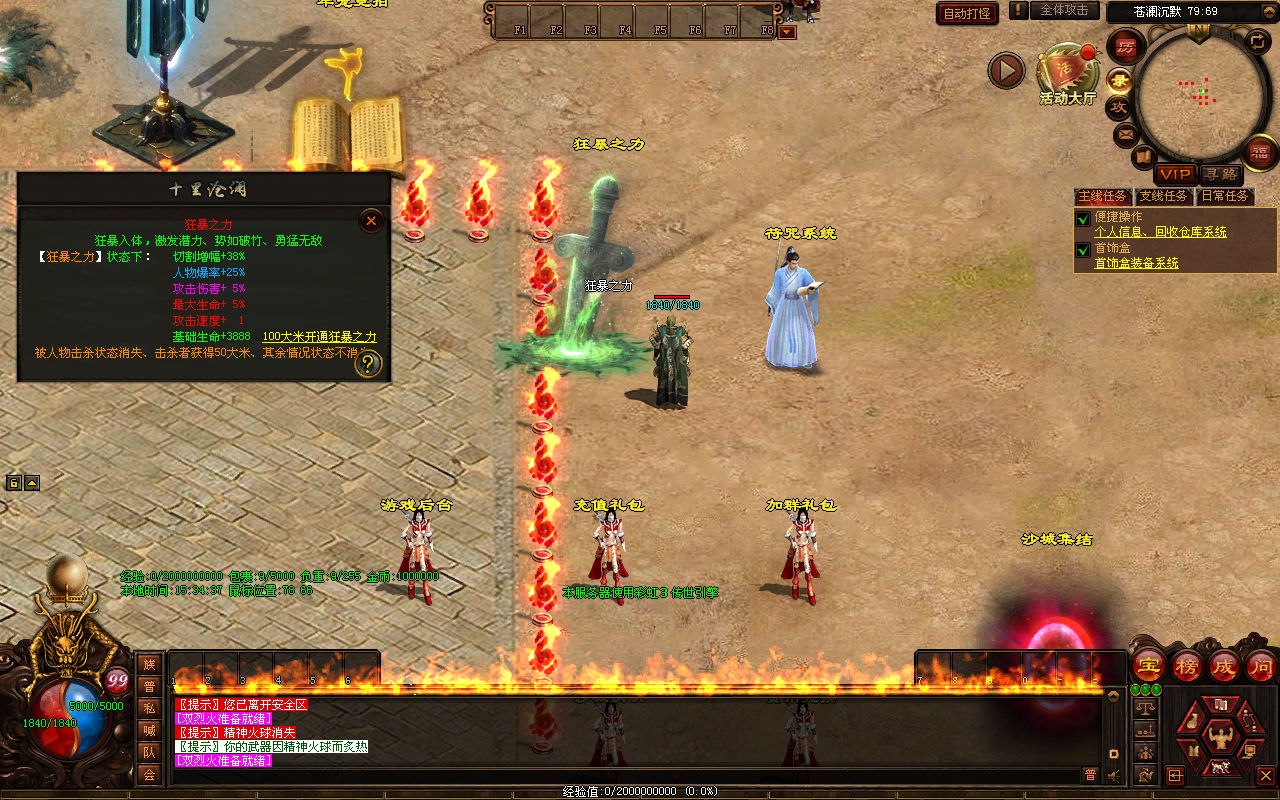Select the 全体攻击 attack mode button
This screenshot has width=1280, height=800.
point(1064,10)
